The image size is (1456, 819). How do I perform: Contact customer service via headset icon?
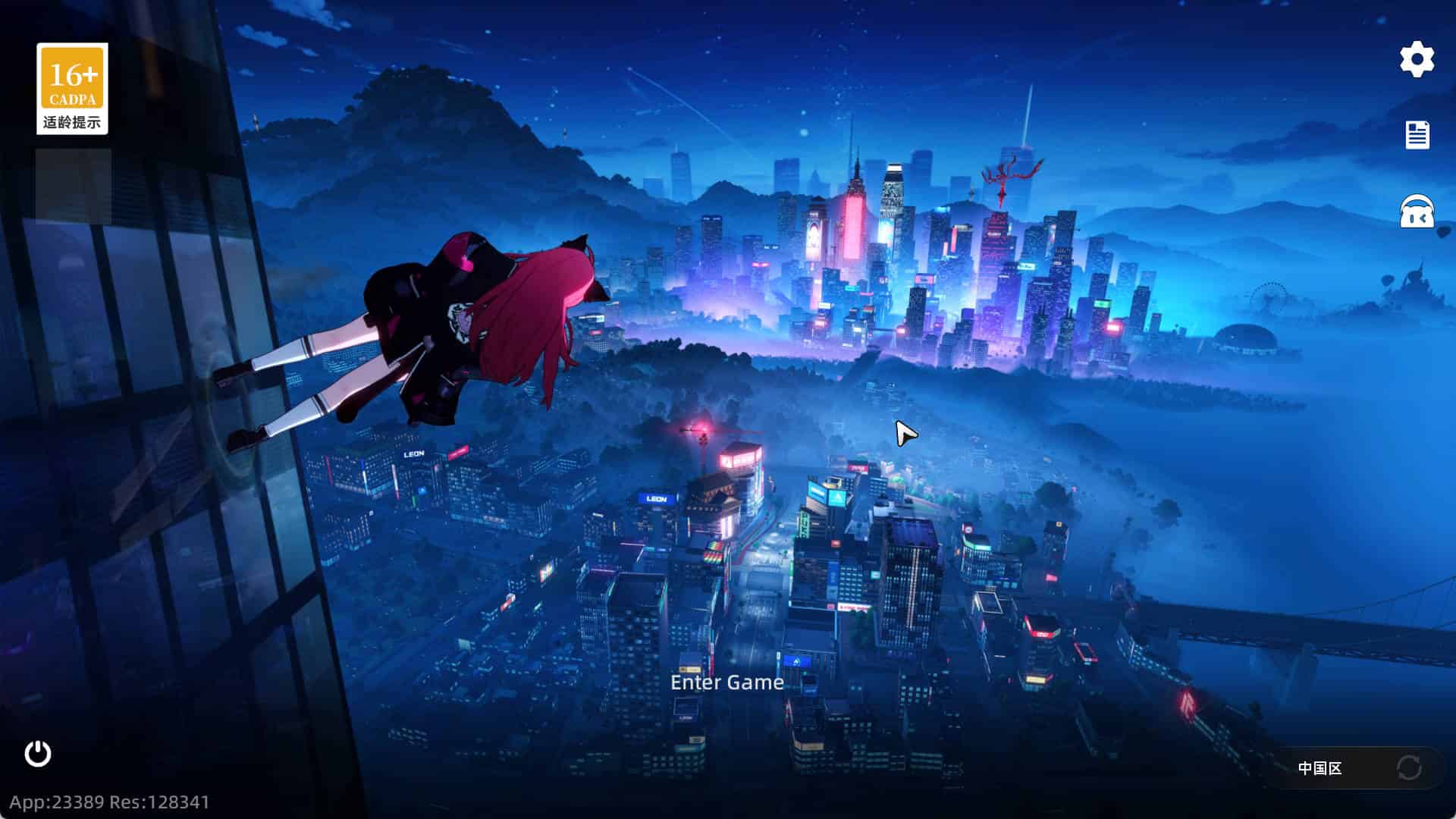1417,212
